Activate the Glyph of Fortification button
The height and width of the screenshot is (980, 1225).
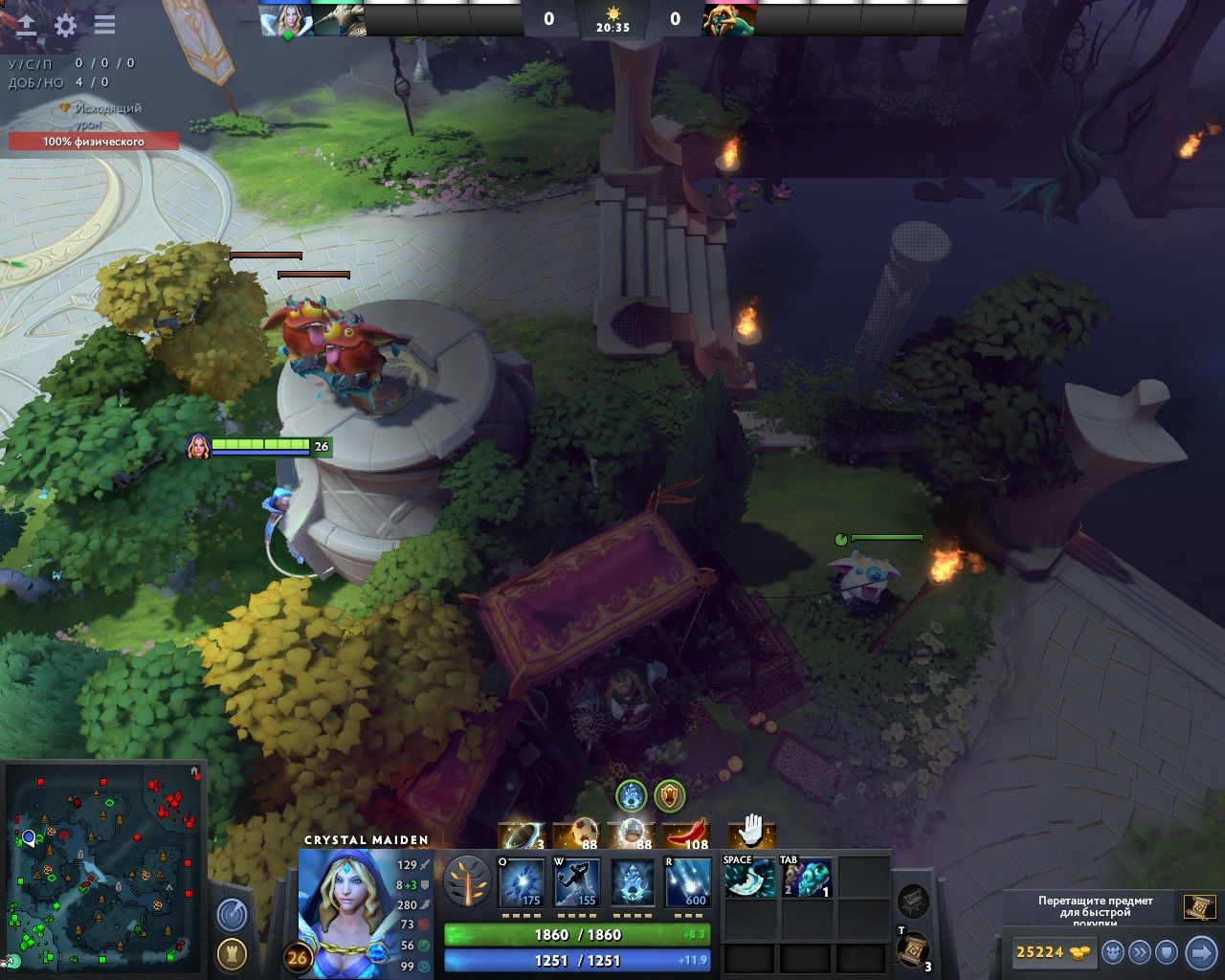(x=232, y=953)
